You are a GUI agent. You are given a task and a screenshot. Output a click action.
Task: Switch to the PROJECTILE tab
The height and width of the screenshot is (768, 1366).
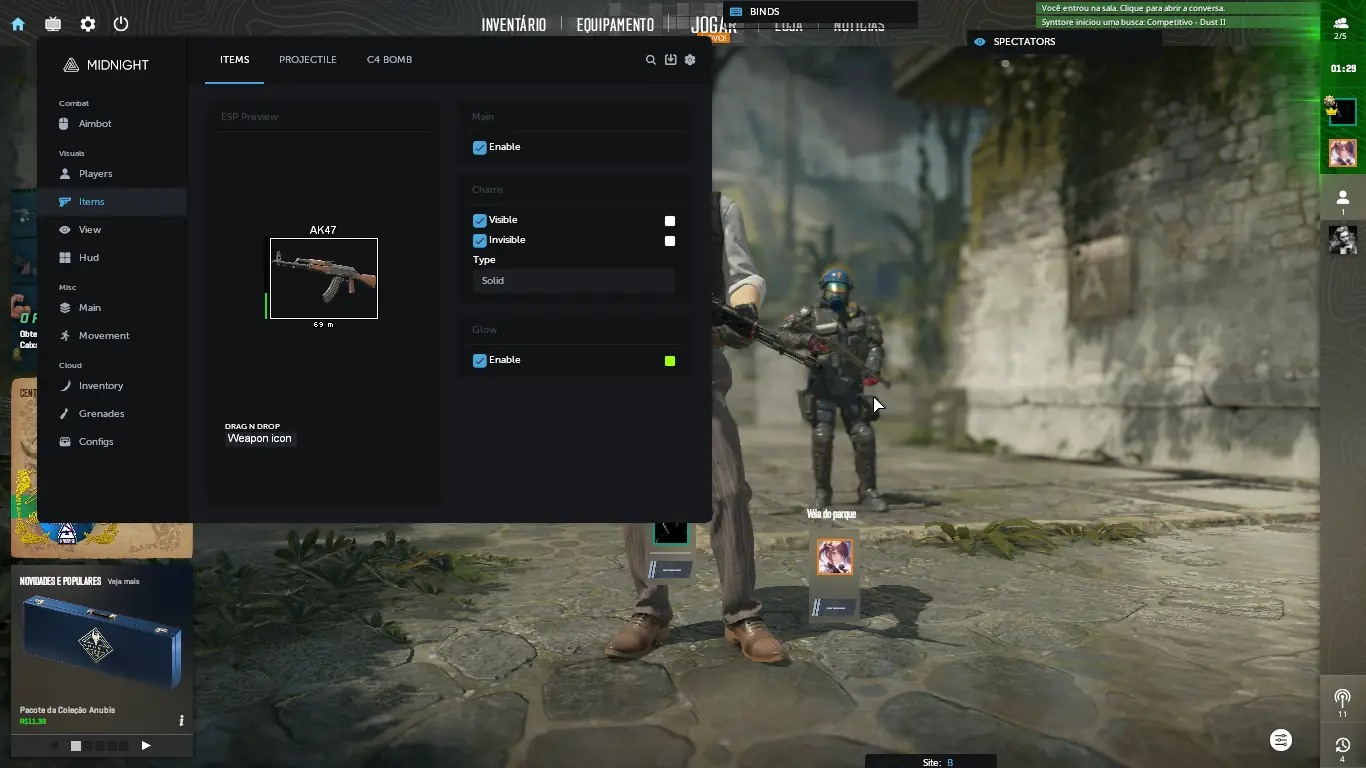tap(307, 60)
